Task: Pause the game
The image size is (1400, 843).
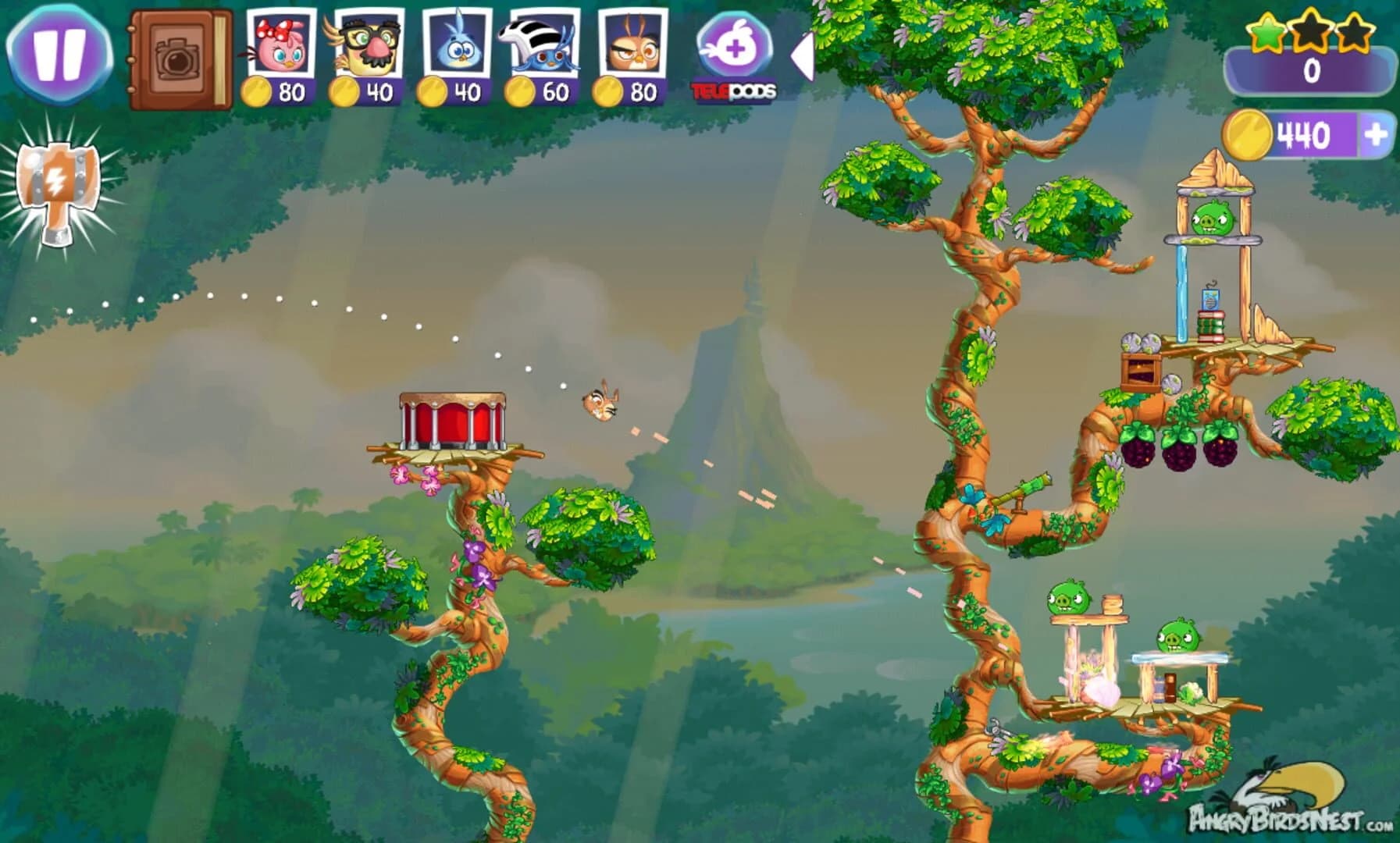Action: pos(61,55)
